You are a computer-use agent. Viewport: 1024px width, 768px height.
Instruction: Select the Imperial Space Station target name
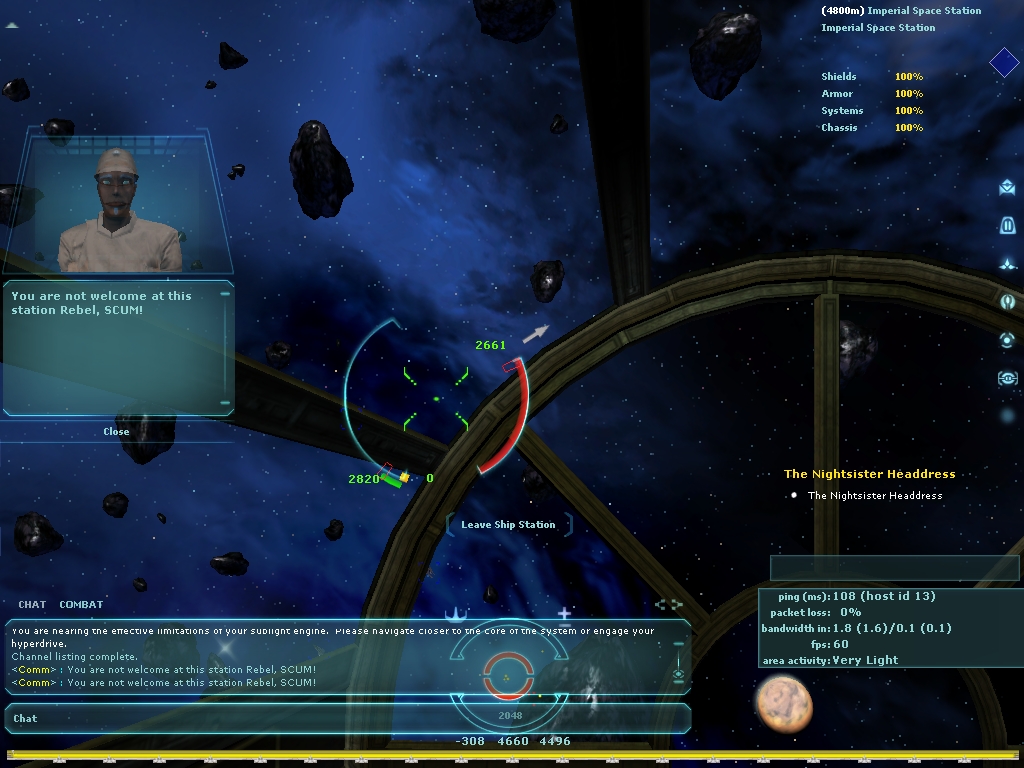[x=924, y=11]
